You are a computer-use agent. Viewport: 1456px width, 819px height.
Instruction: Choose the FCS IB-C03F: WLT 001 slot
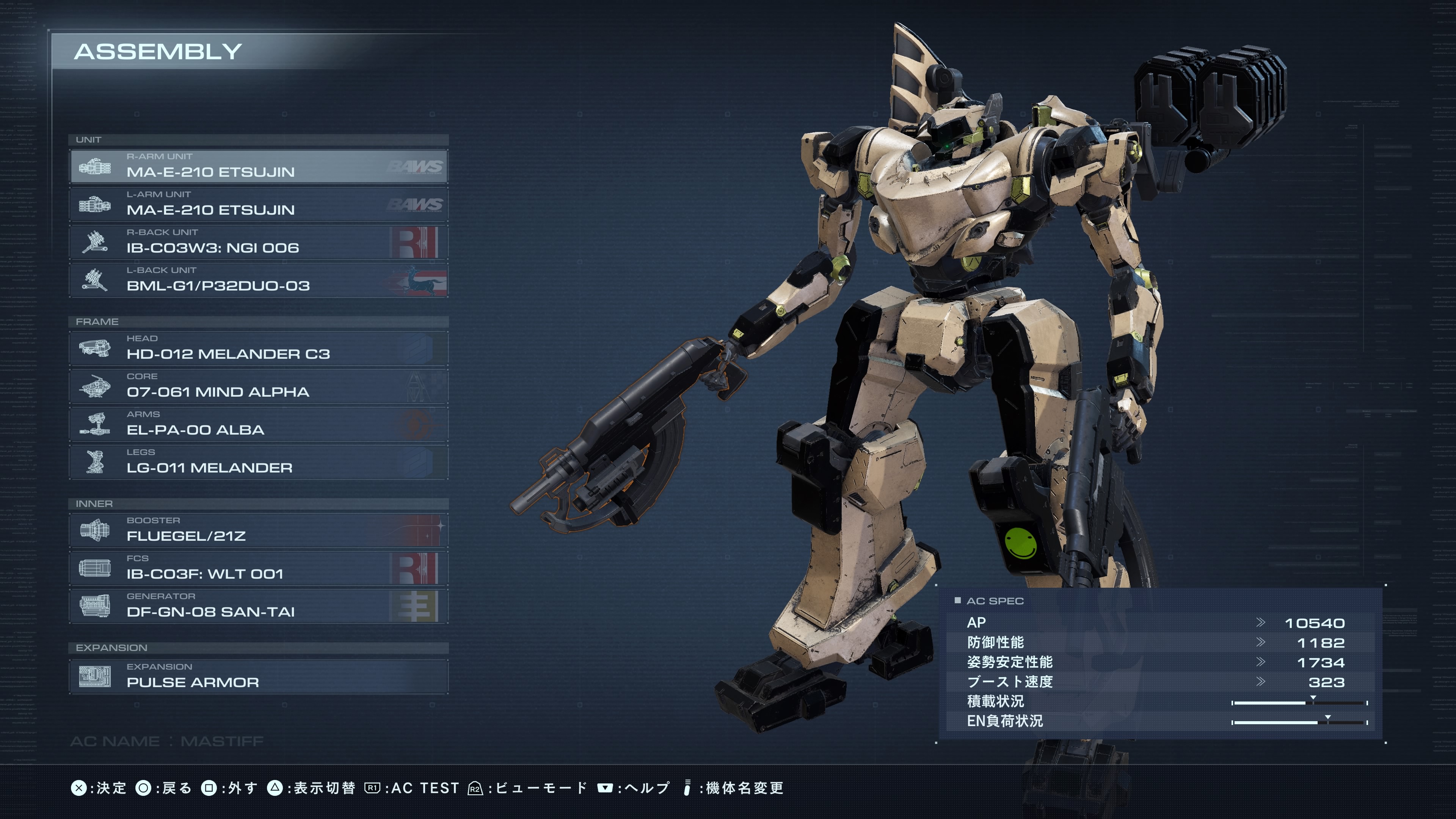coord(259,568)
